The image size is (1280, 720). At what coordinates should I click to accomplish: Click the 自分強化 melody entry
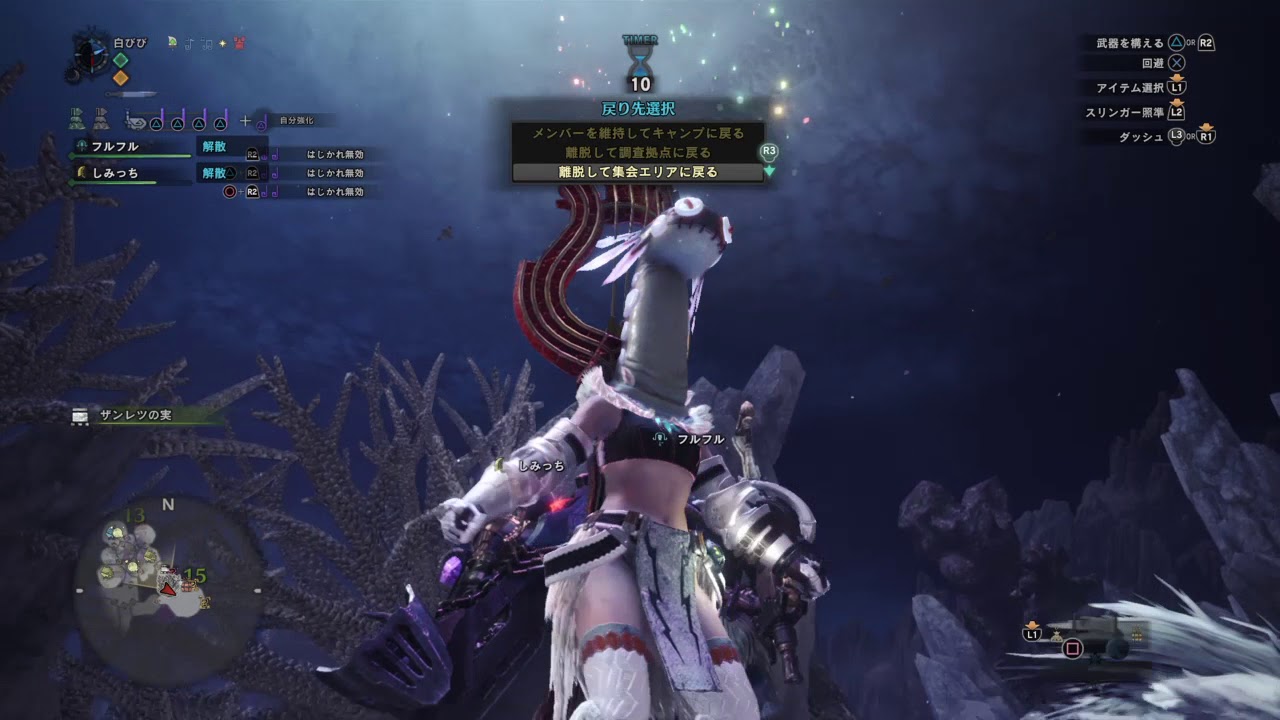coord(295,121)
